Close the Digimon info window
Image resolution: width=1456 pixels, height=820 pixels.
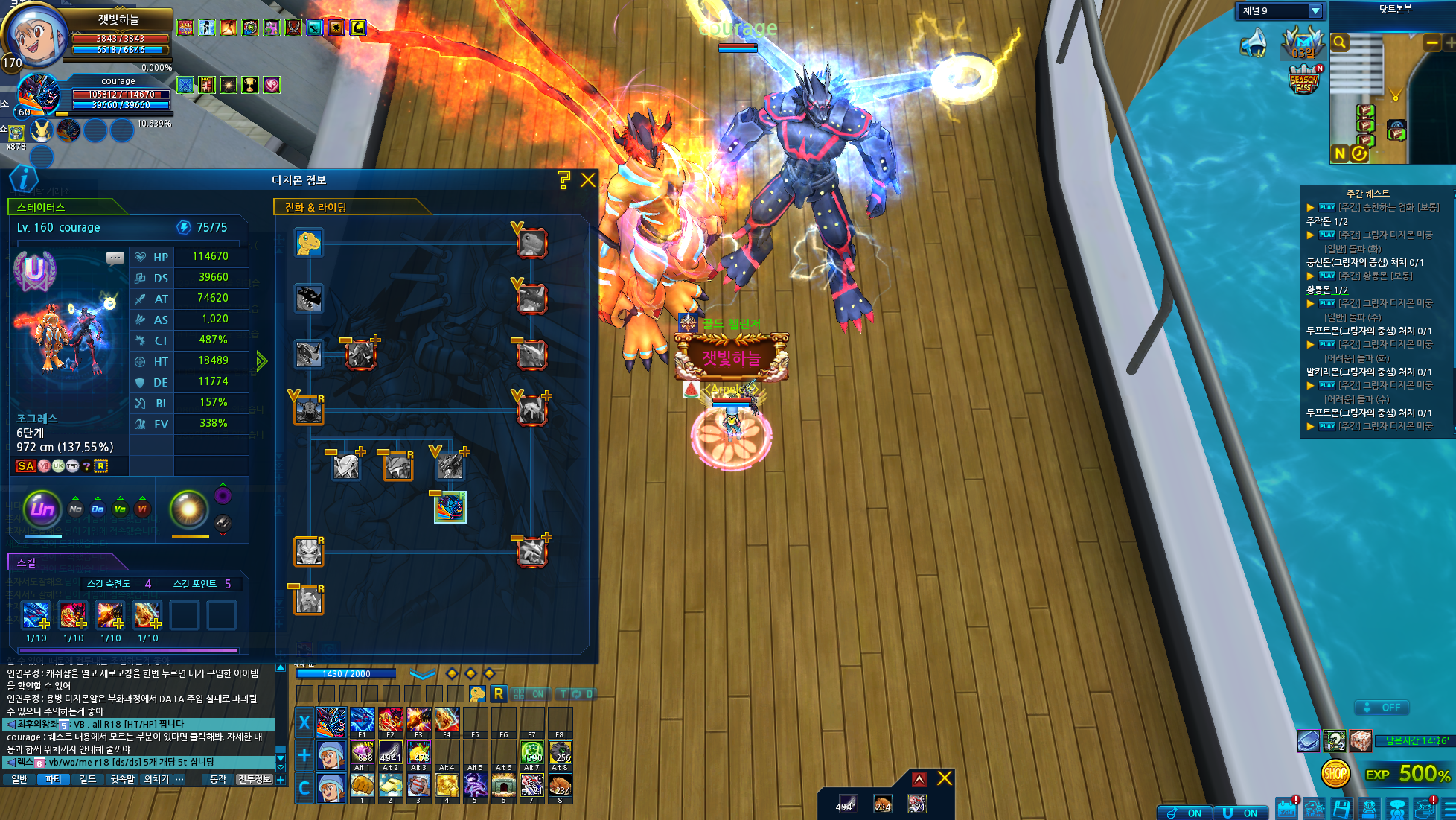588,180
